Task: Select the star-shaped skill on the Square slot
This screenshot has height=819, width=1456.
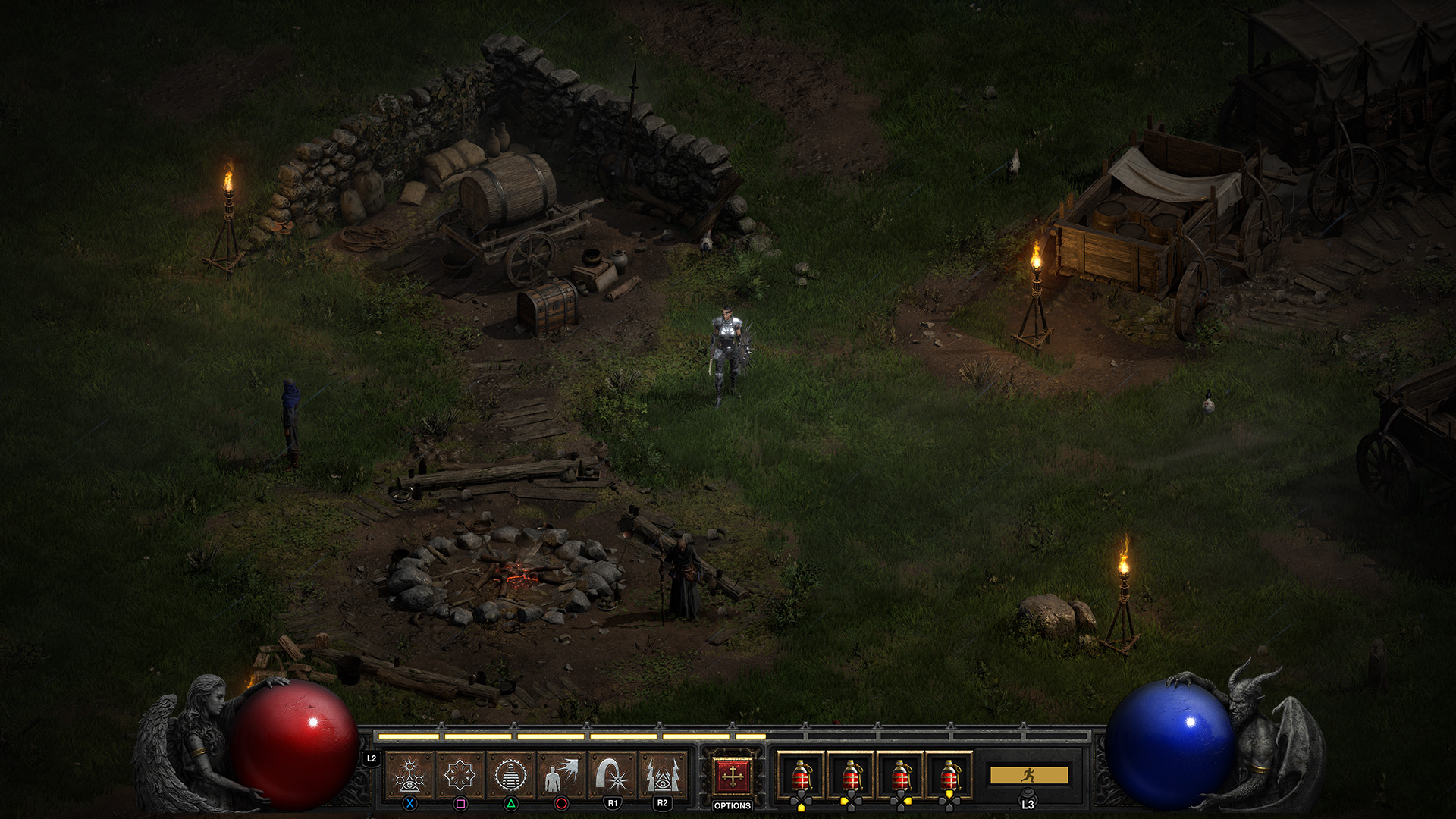Action: [x=461, y=773]
